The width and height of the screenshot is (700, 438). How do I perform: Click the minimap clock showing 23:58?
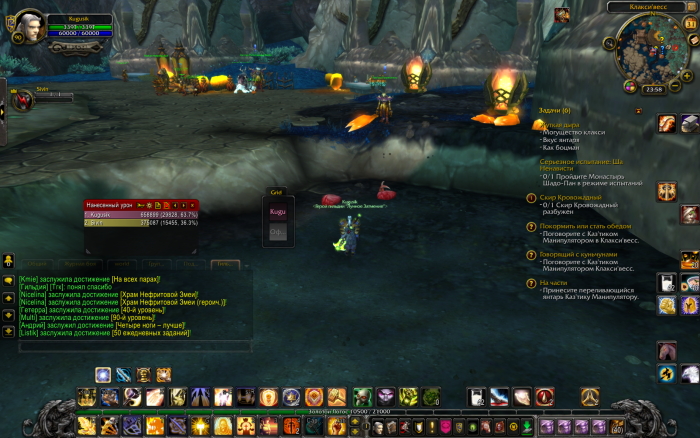tap(655, 88)
